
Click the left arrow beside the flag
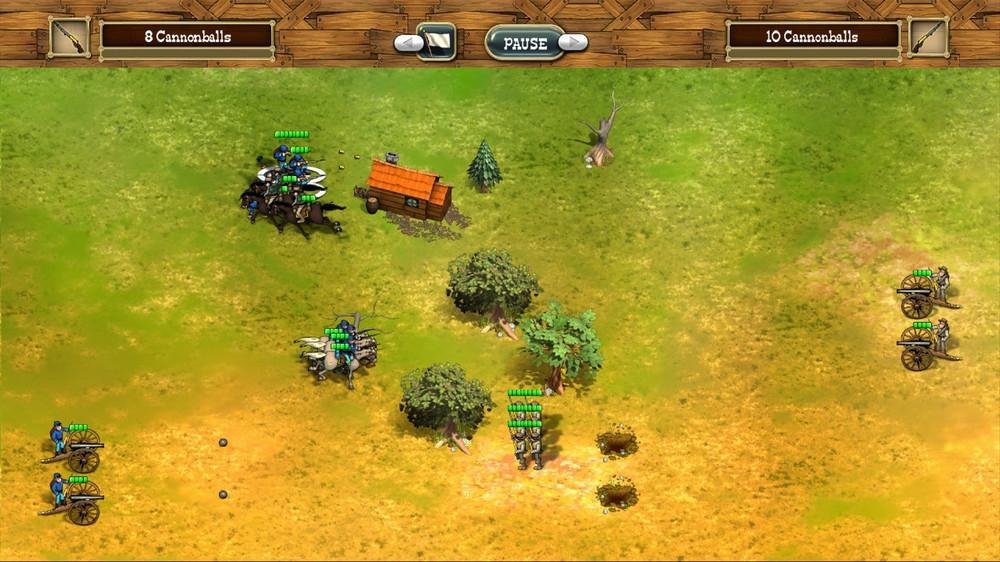(406, 43)
